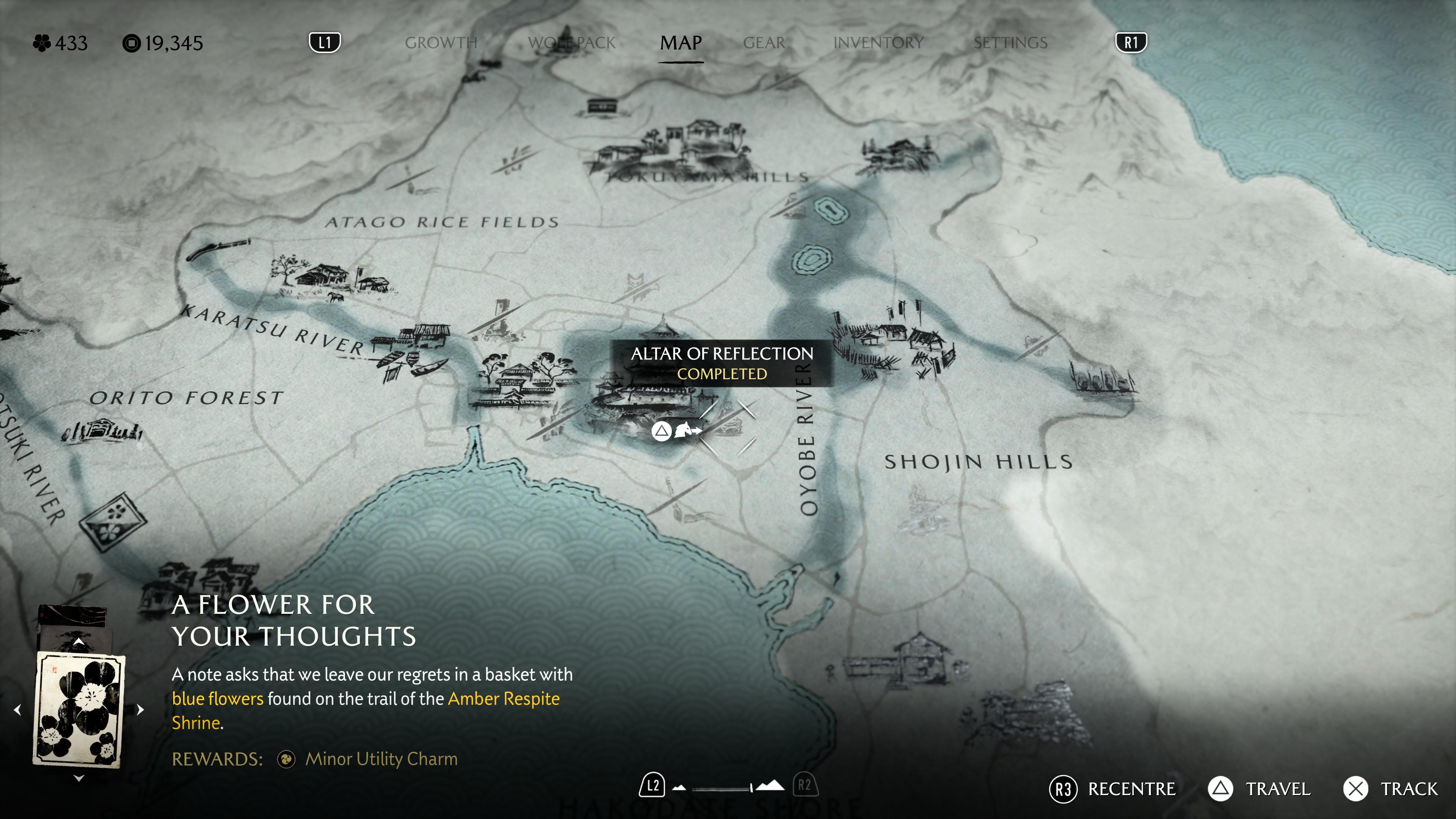Cycle quest card downward with down arrow
Image resolution: width=1456 pixels, height=819 pixels.
coord(79,778)
